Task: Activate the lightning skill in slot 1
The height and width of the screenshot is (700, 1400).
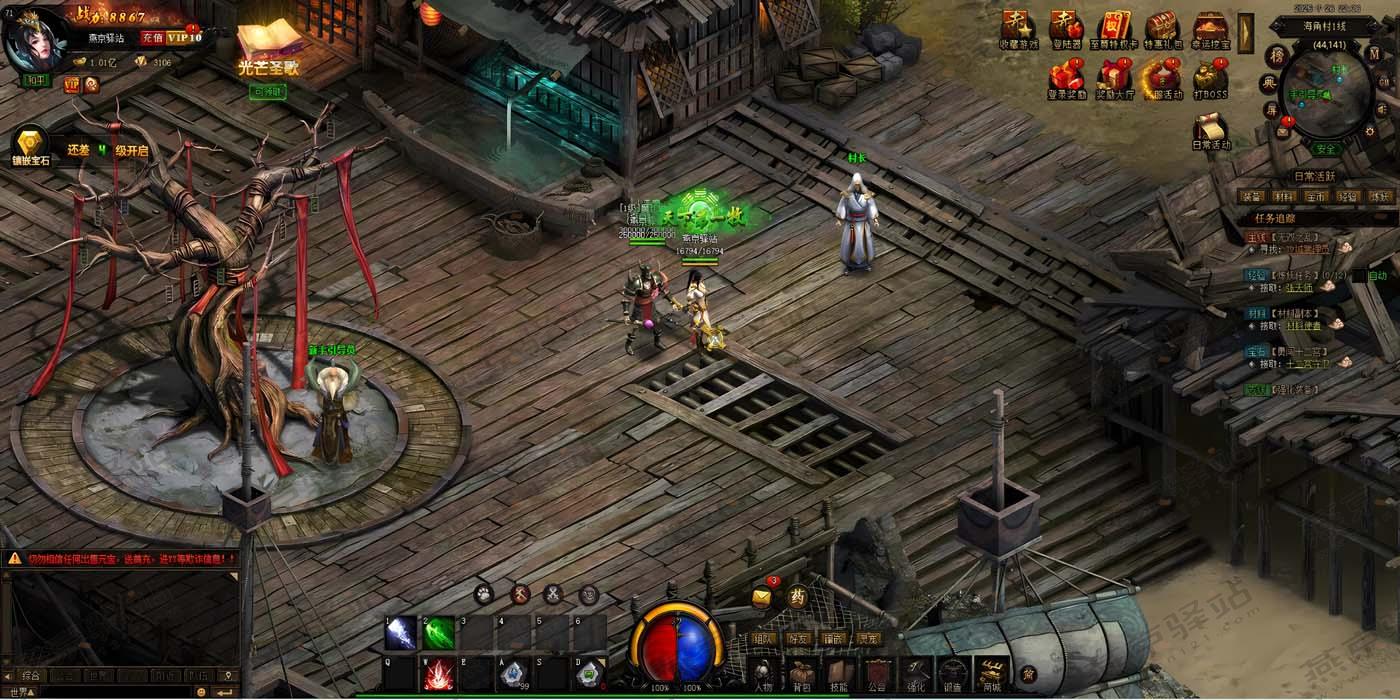Action: 401,632
